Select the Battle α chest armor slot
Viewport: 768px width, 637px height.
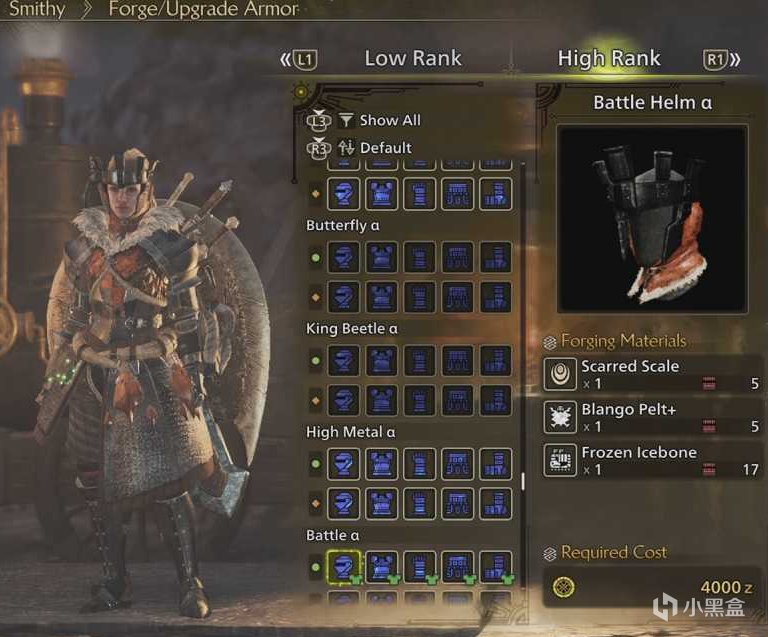click(x=381, y=568)
